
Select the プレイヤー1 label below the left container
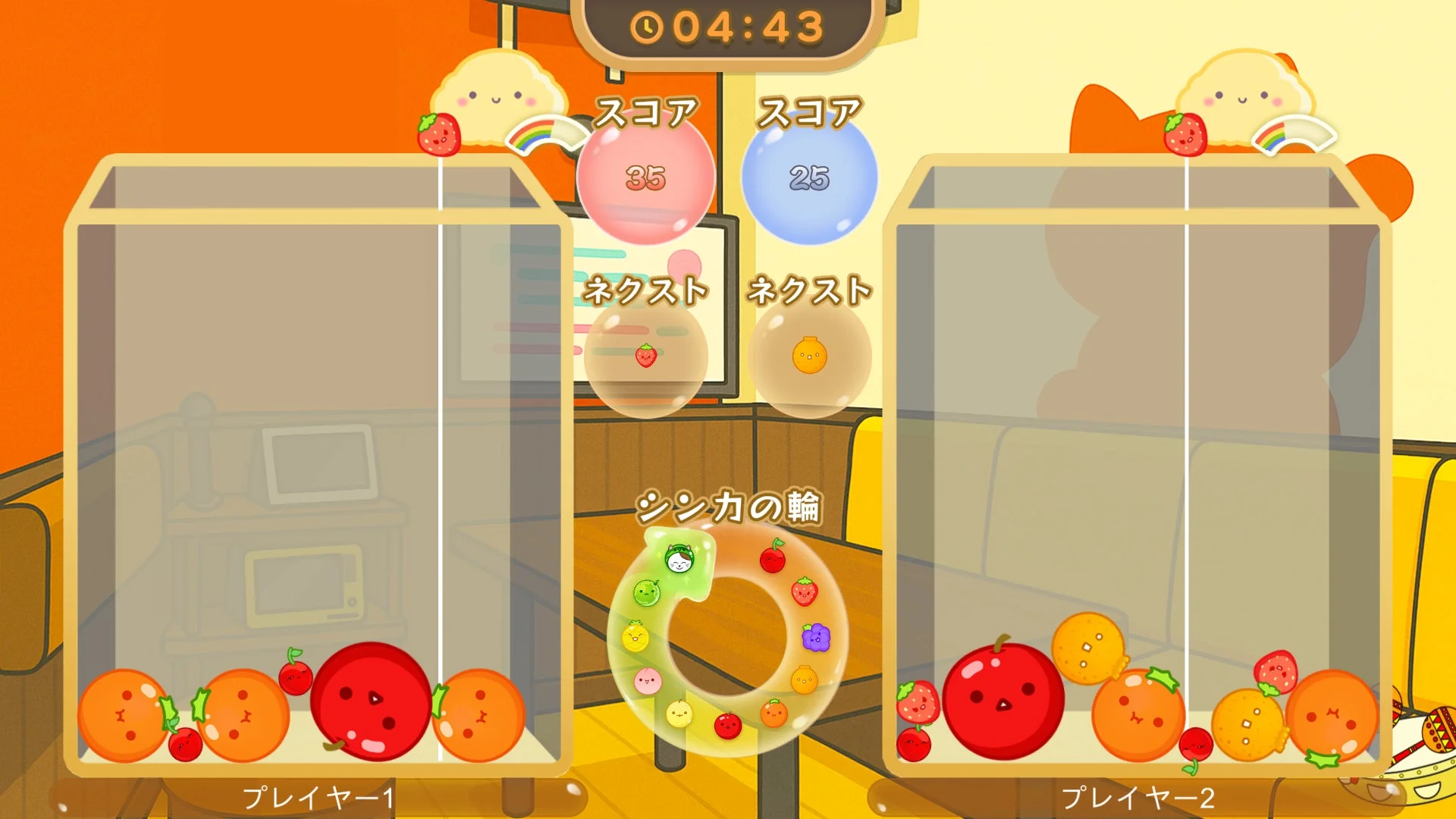(318, 795)
